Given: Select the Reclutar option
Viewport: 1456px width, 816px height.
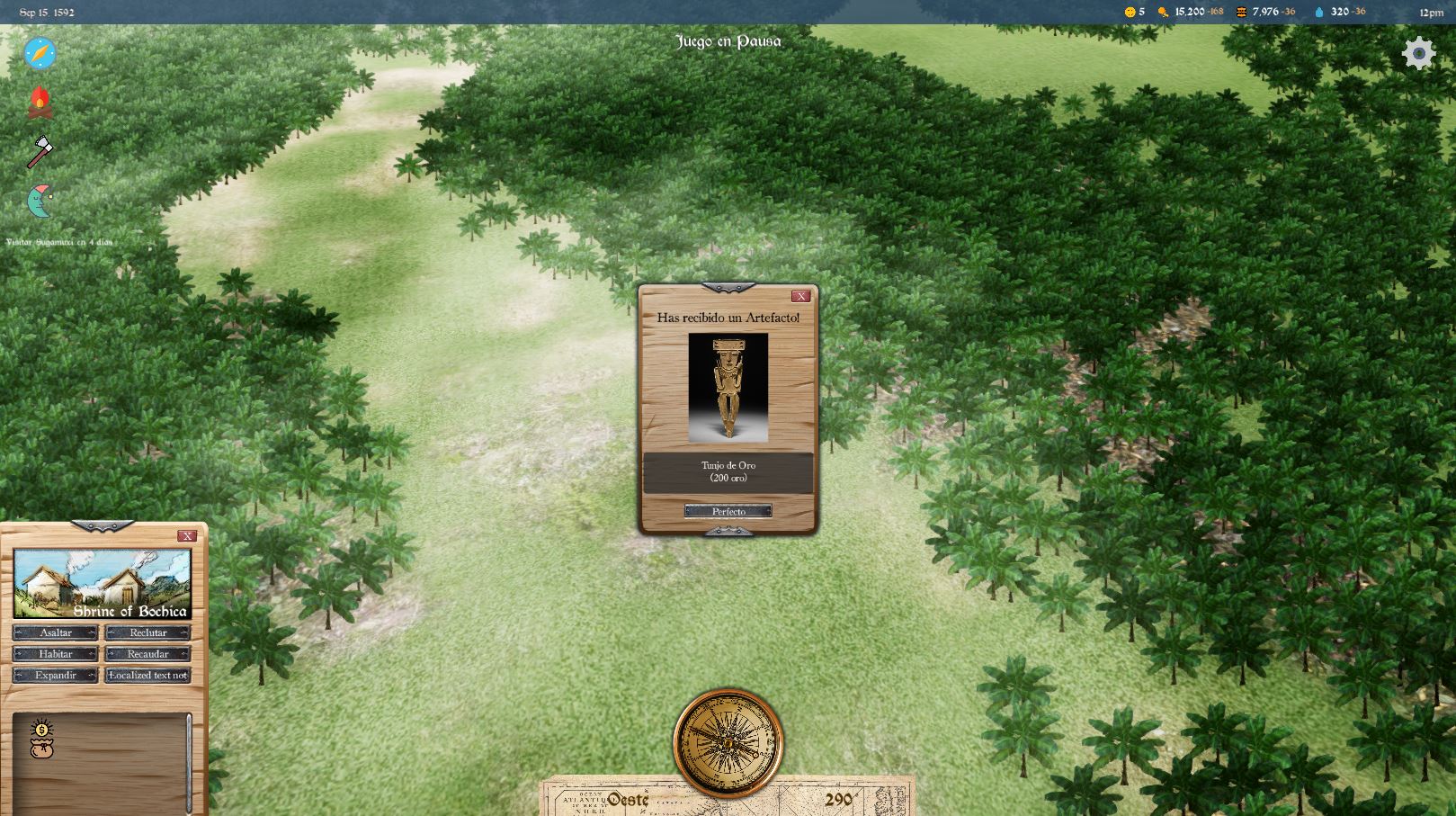Looking at the screenshot, I should pyautogui.click(x=148, y=632).
